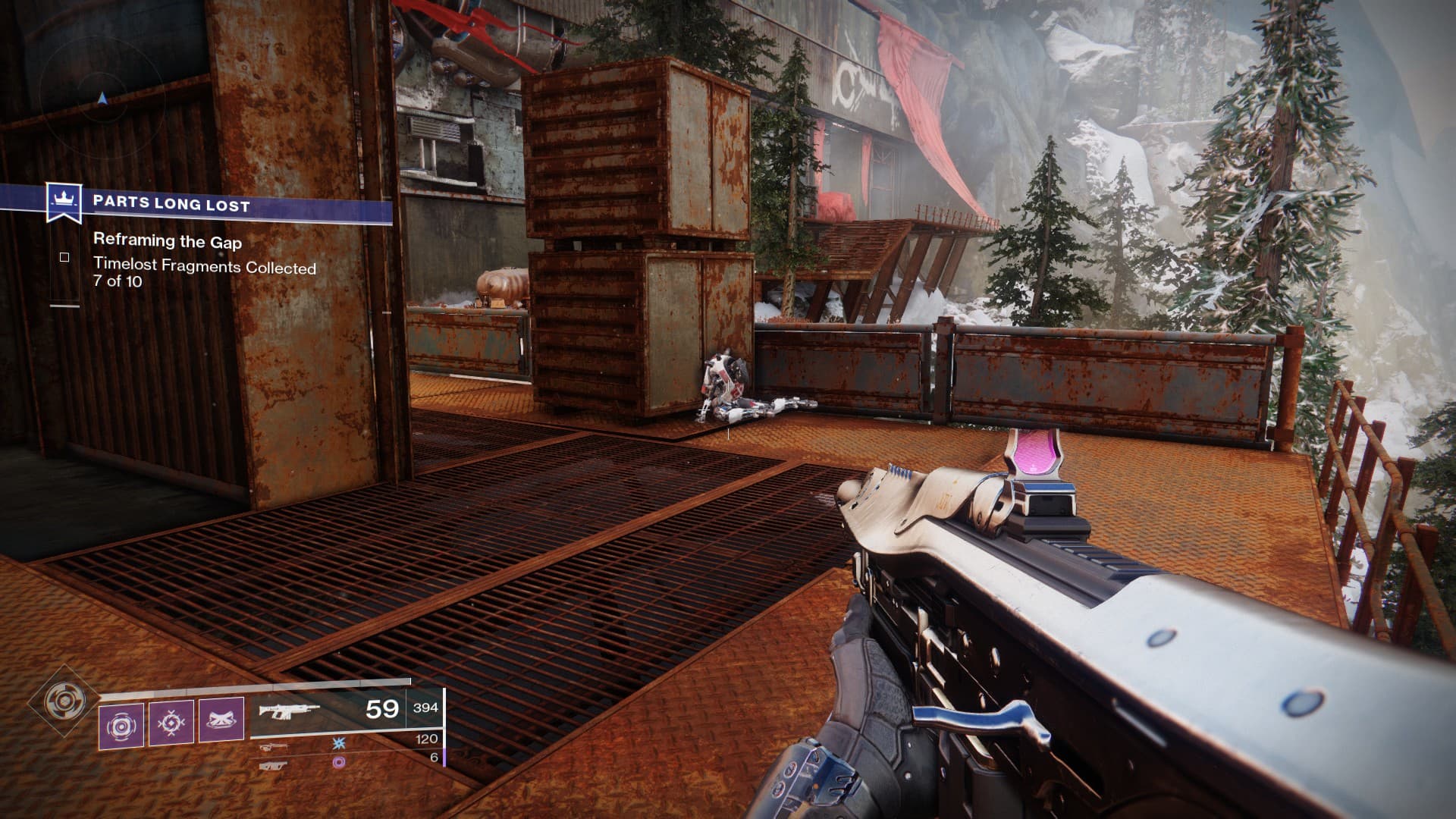Image resolution: width=1456 pixels, height=819 pixels.
Task: Activate the barricade class ability icon
Action: pyautogui.click(x=221, y=721)
